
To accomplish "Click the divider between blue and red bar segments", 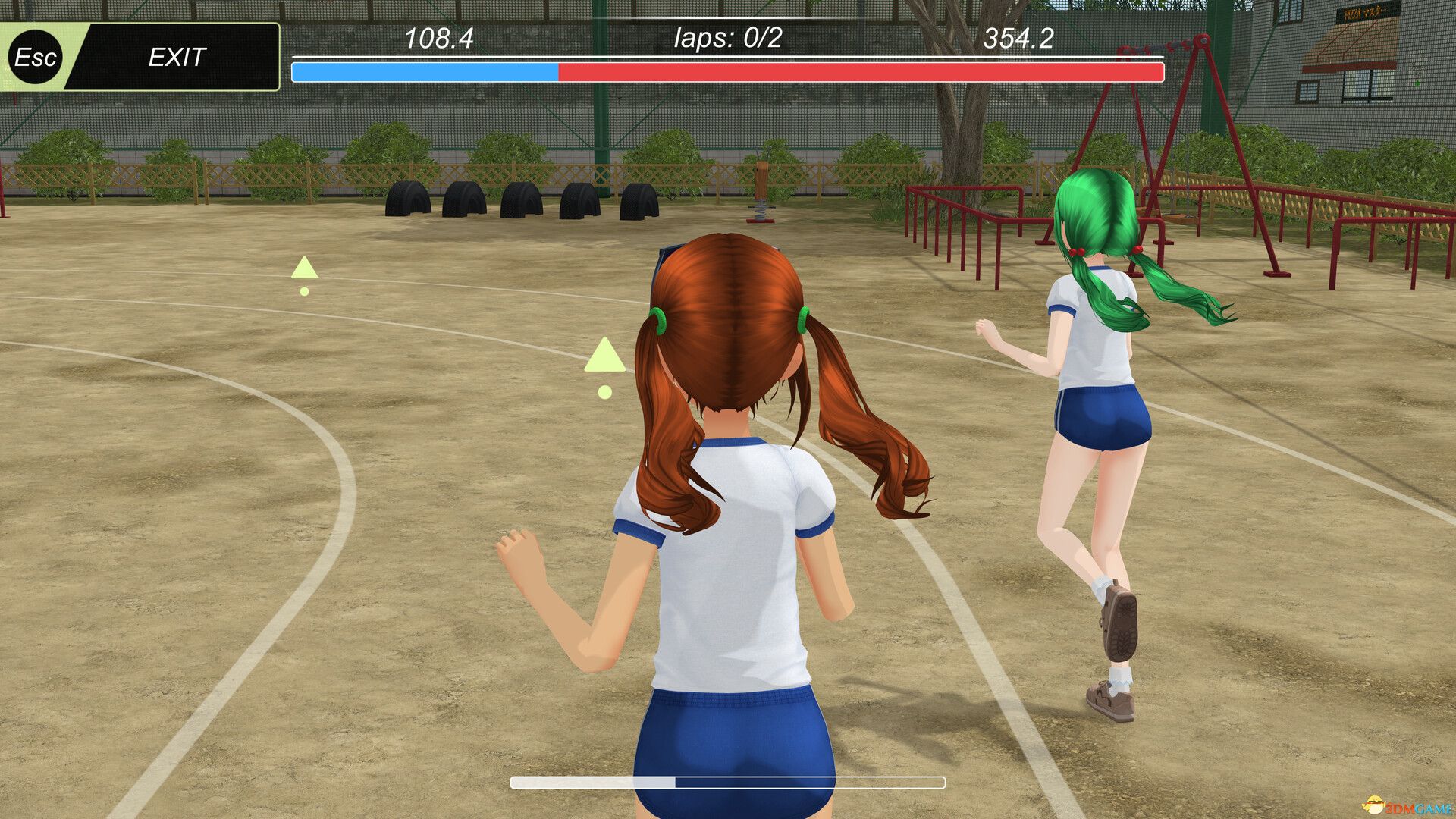I will pyautogui.click(x=557, y=71).
